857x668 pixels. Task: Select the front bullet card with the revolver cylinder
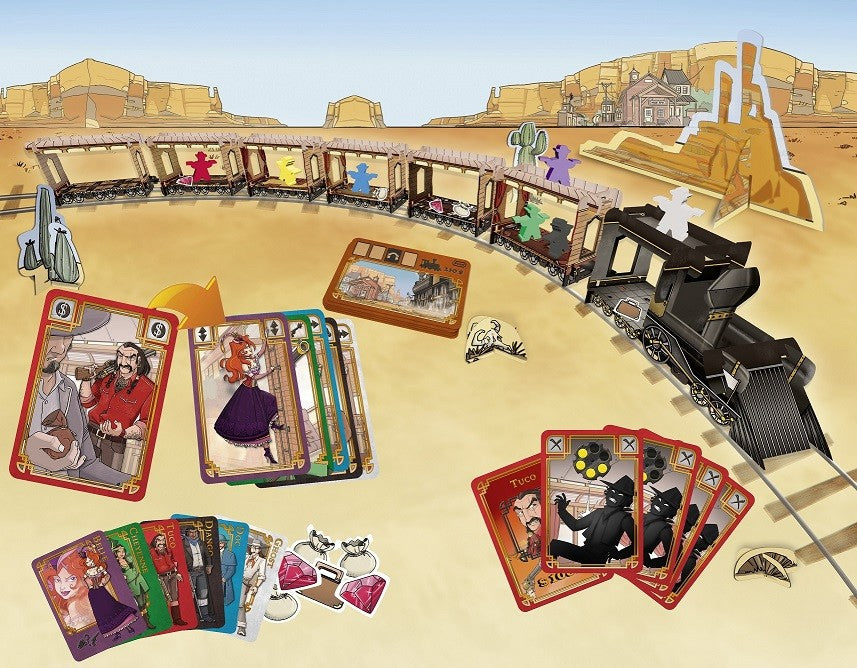[591, 512]
